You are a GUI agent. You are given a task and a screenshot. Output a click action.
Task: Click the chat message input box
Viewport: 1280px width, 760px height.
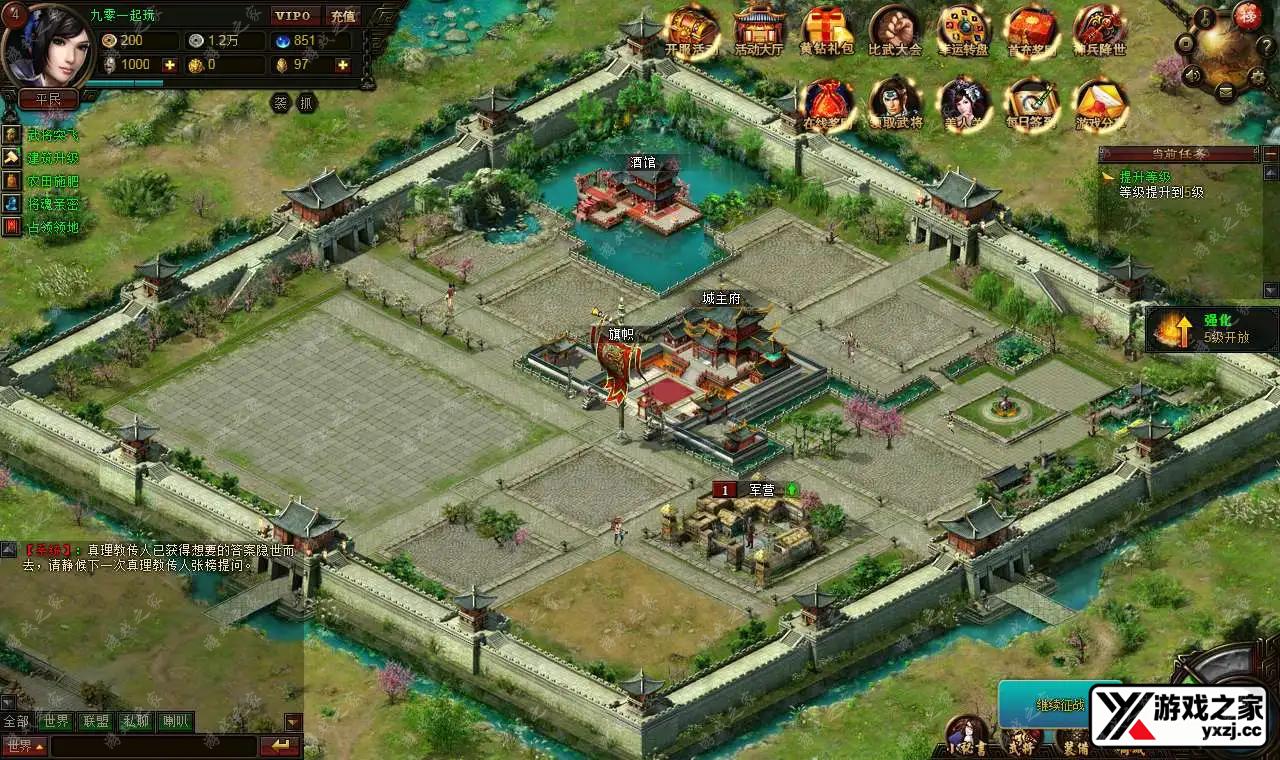154,746
